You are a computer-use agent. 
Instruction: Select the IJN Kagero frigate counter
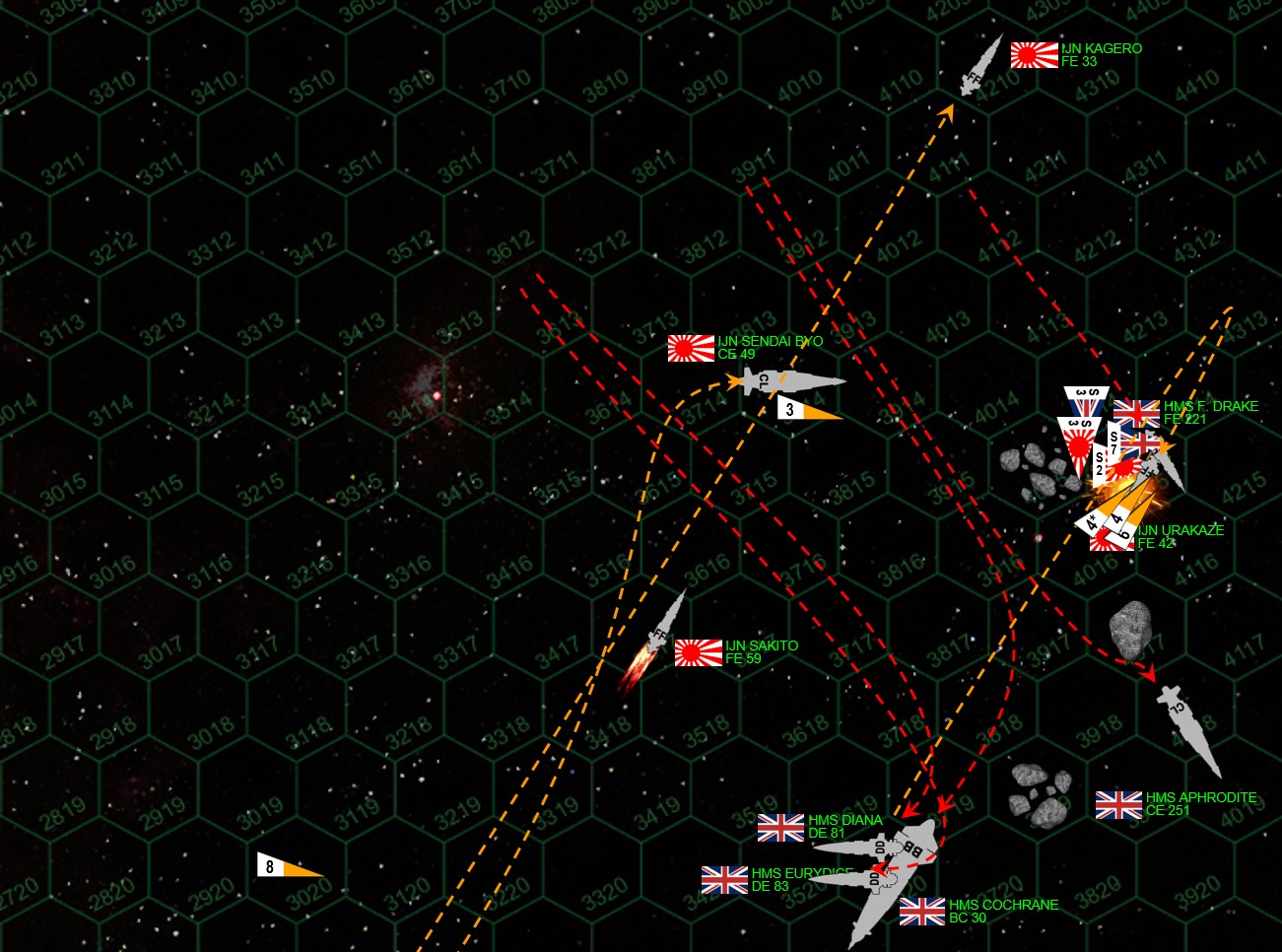coord(980,66)
